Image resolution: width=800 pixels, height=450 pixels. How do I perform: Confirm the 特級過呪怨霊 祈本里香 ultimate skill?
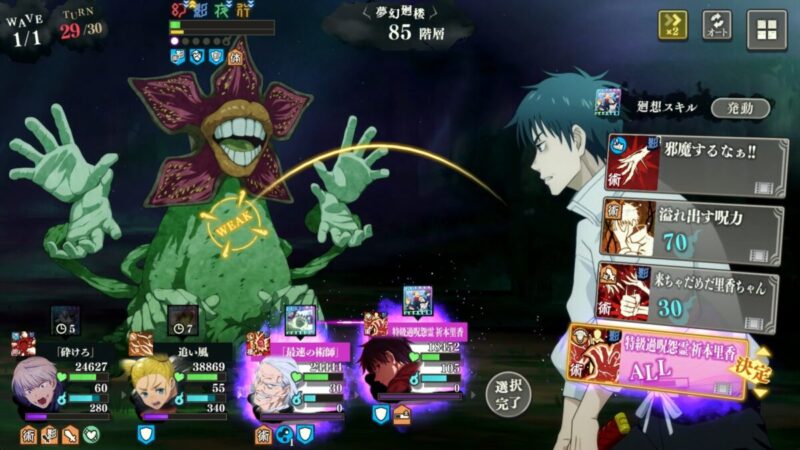665,364
